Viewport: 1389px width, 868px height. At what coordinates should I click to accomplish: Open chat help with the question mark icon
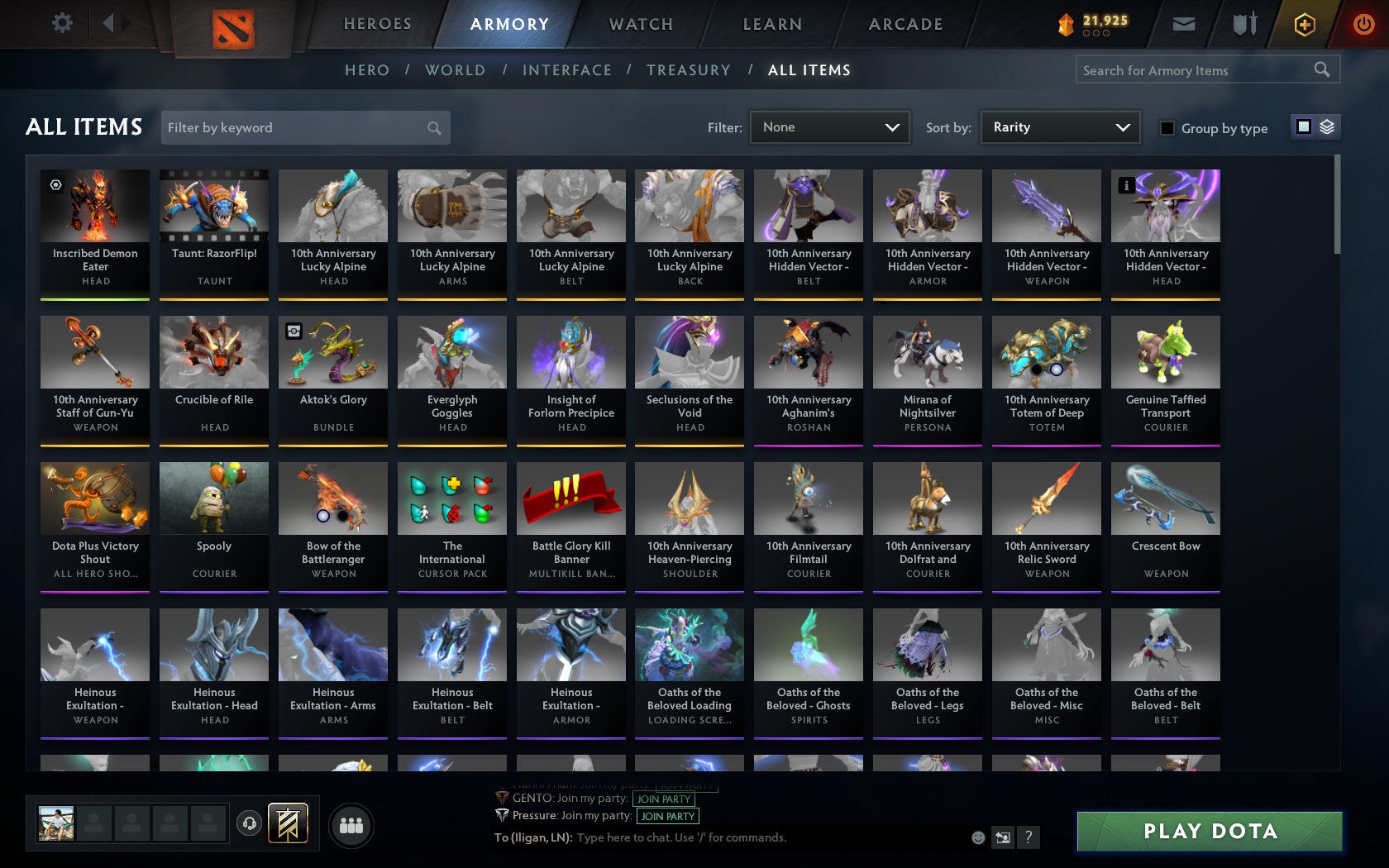(x=1029, y=837)
